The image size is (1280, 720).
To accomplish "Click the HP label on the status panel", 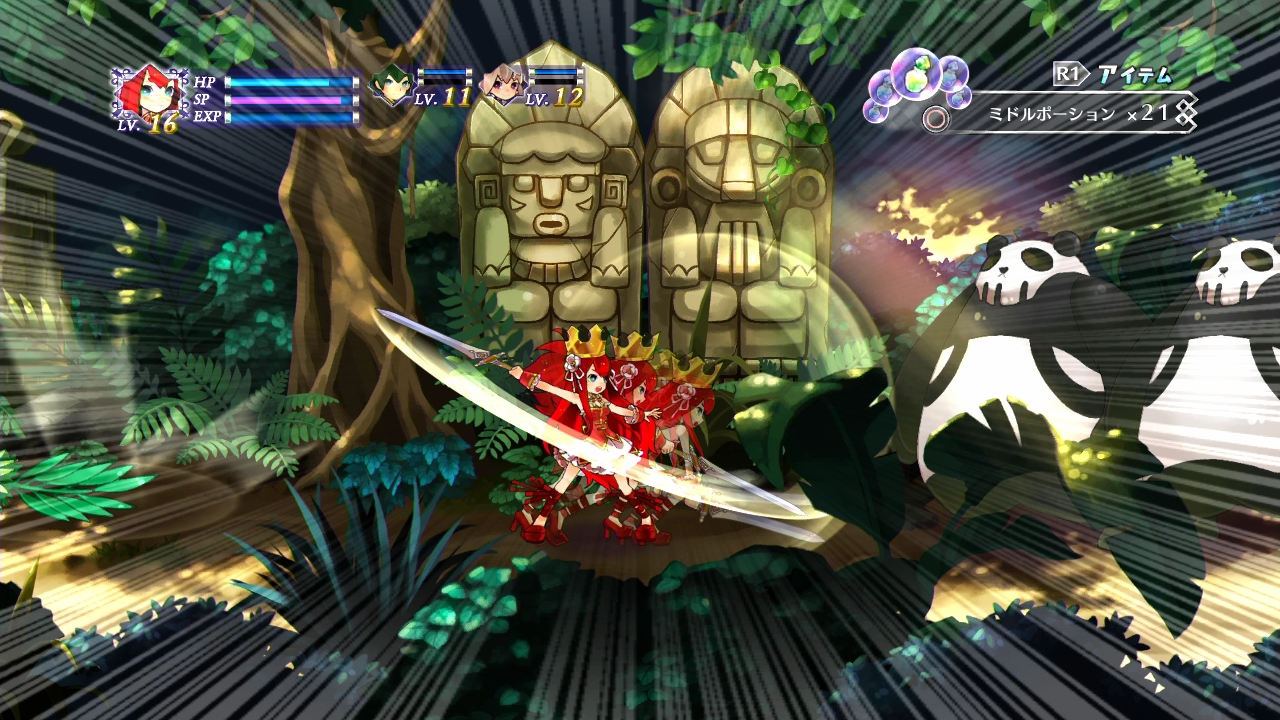I will [x=206, y=84].
